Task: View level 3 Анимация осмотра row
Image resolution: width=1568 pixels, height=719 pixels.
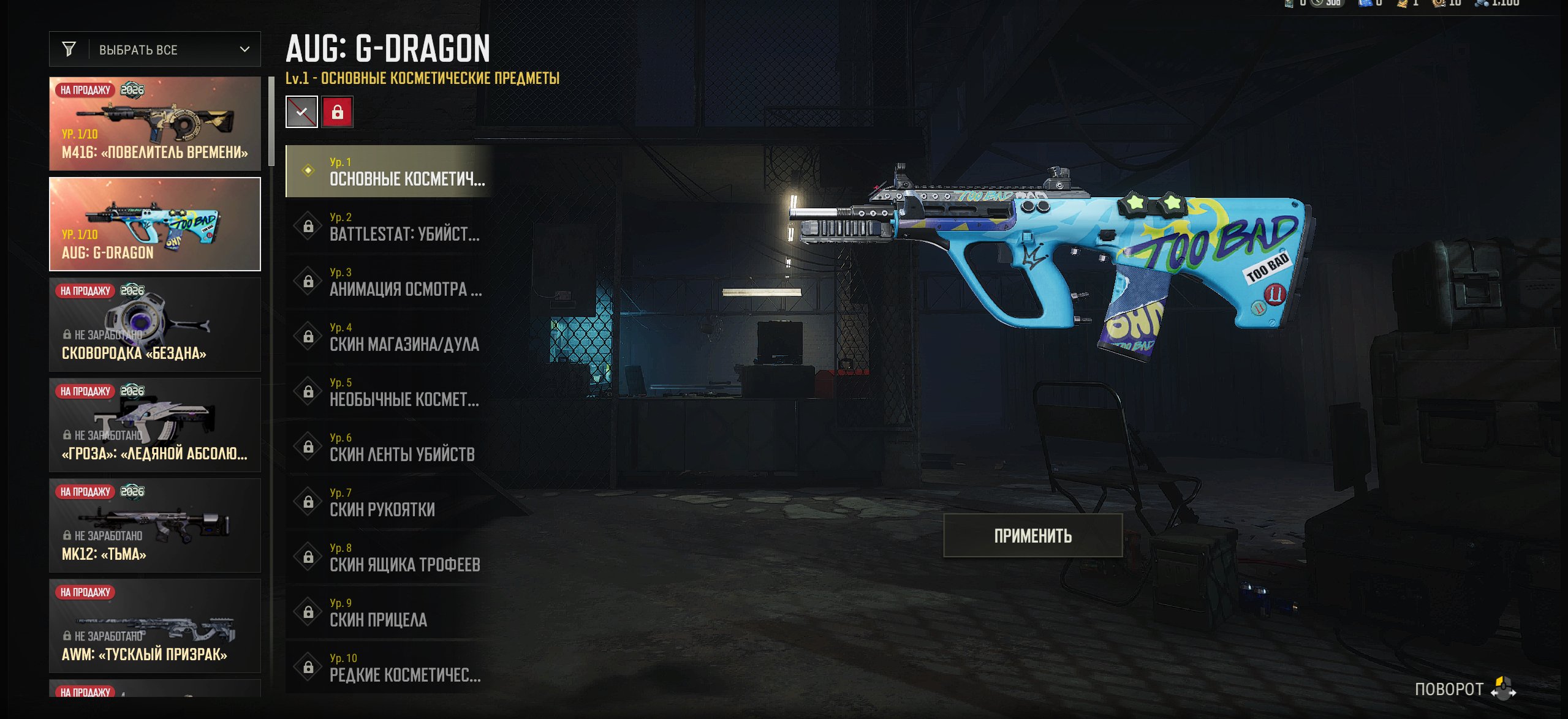Action: click(390, 282)
